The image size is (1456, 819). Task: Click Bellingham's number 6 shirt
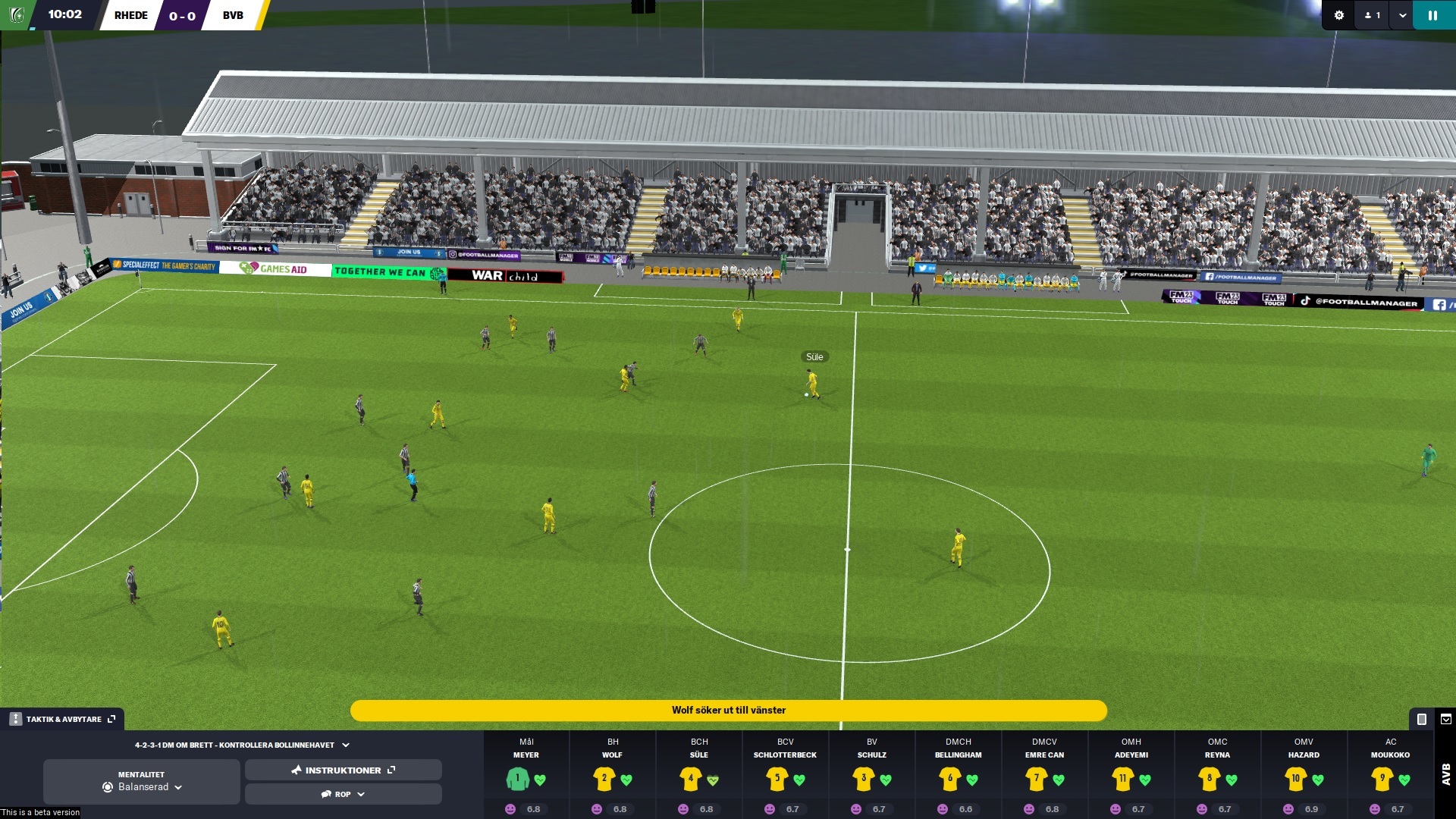949,778
